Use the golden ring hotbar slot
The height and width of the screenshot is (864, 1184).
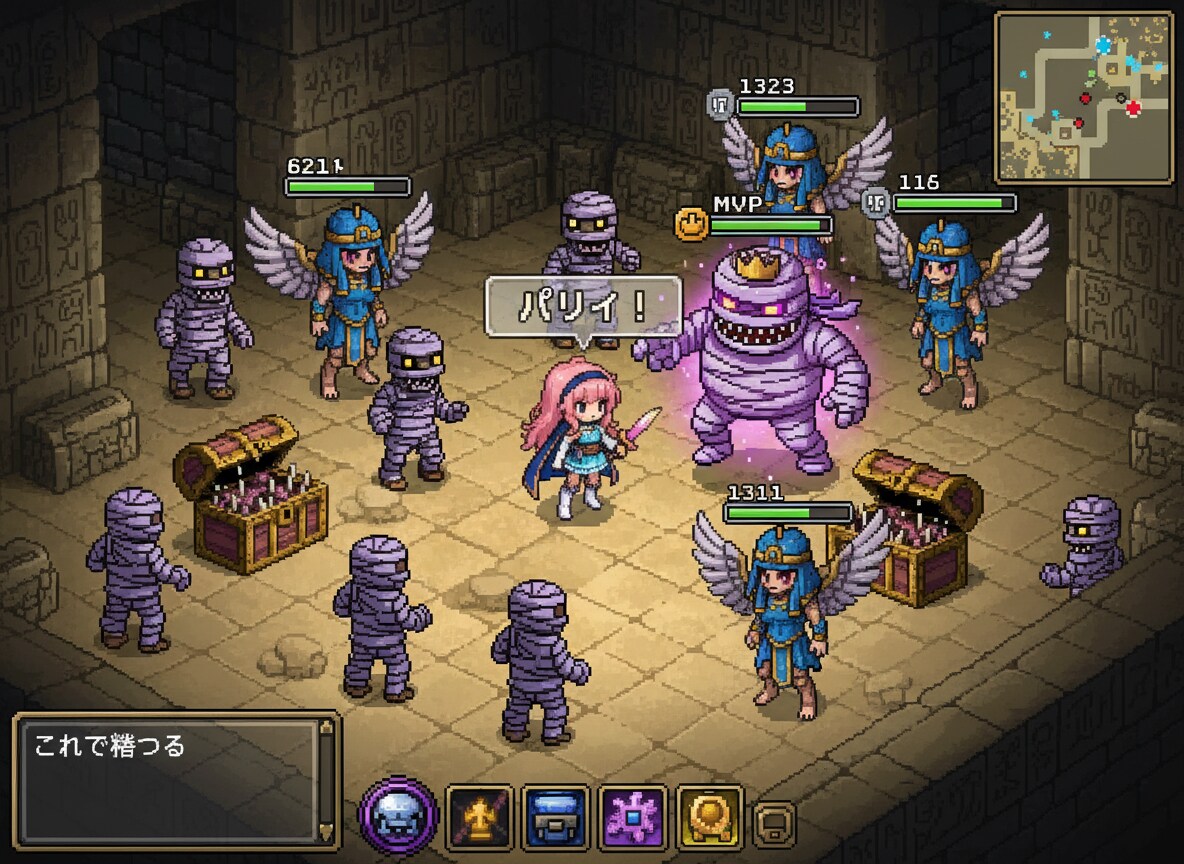coord(709,818)
